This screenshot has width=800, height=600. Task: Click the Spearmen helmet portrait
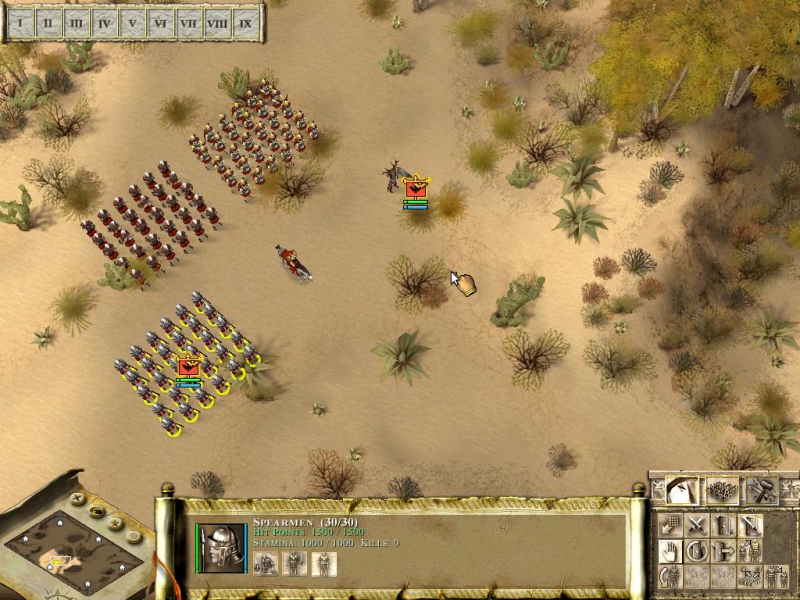(x=225, y=548)
